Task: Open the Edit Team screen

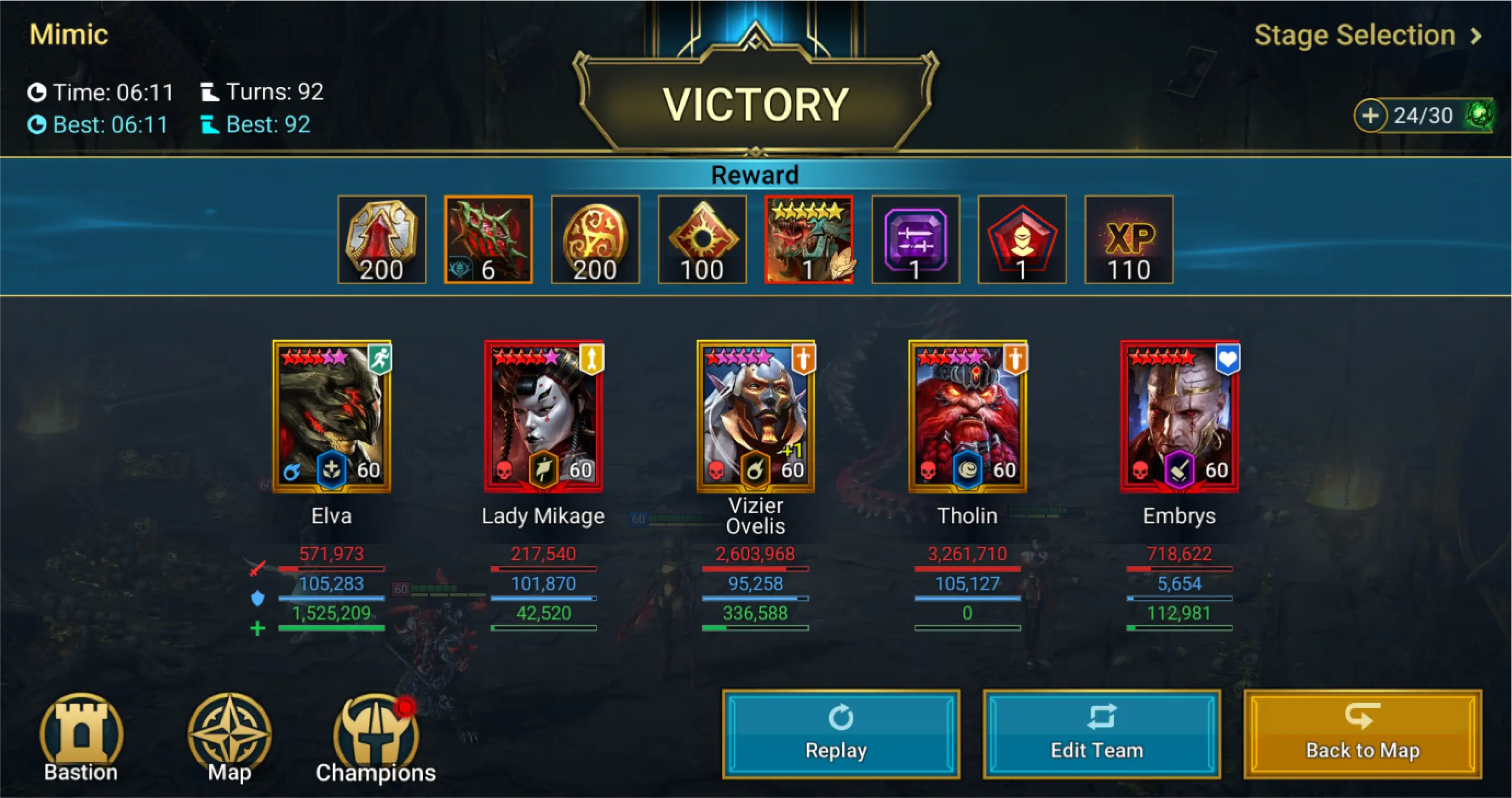Action: pyautogui.click(x=1101, y=734)
